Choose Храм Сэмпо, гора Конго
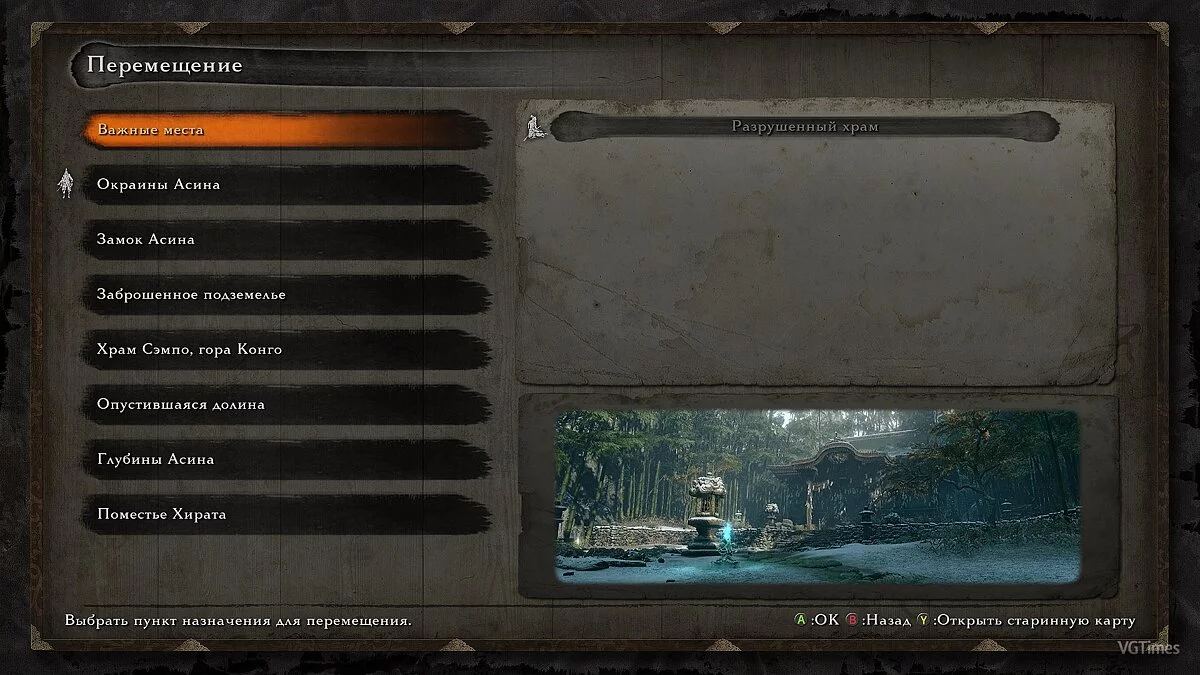Image resolution: width=1200 pixels, height=675 pixels. point(287,350)
